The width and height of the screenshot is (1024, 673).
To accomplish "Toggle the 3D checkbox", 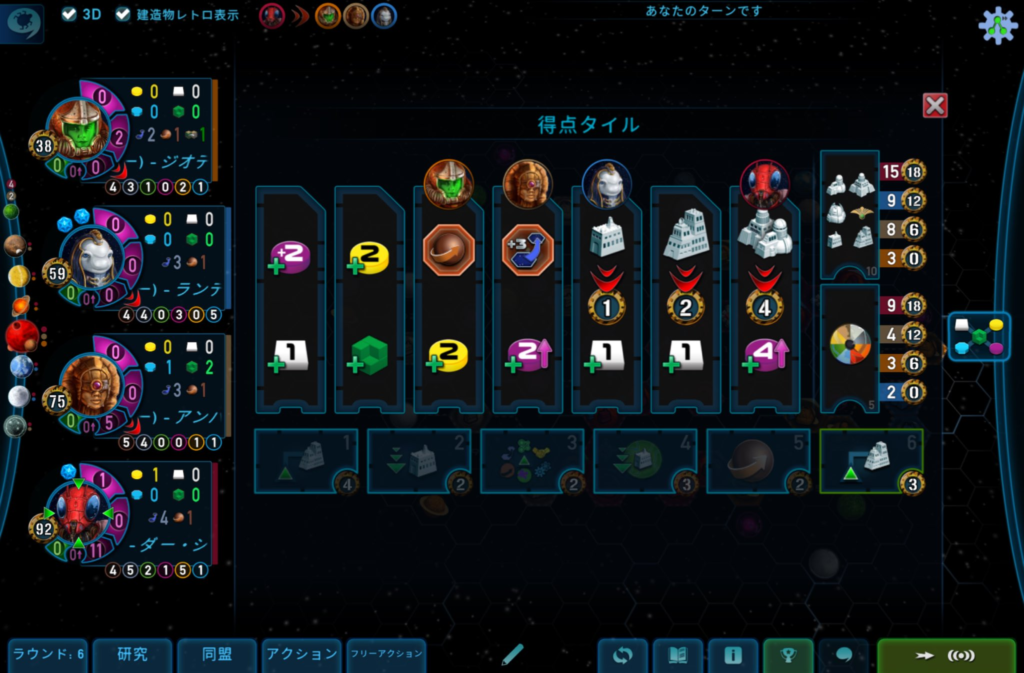I will point(69,15).
